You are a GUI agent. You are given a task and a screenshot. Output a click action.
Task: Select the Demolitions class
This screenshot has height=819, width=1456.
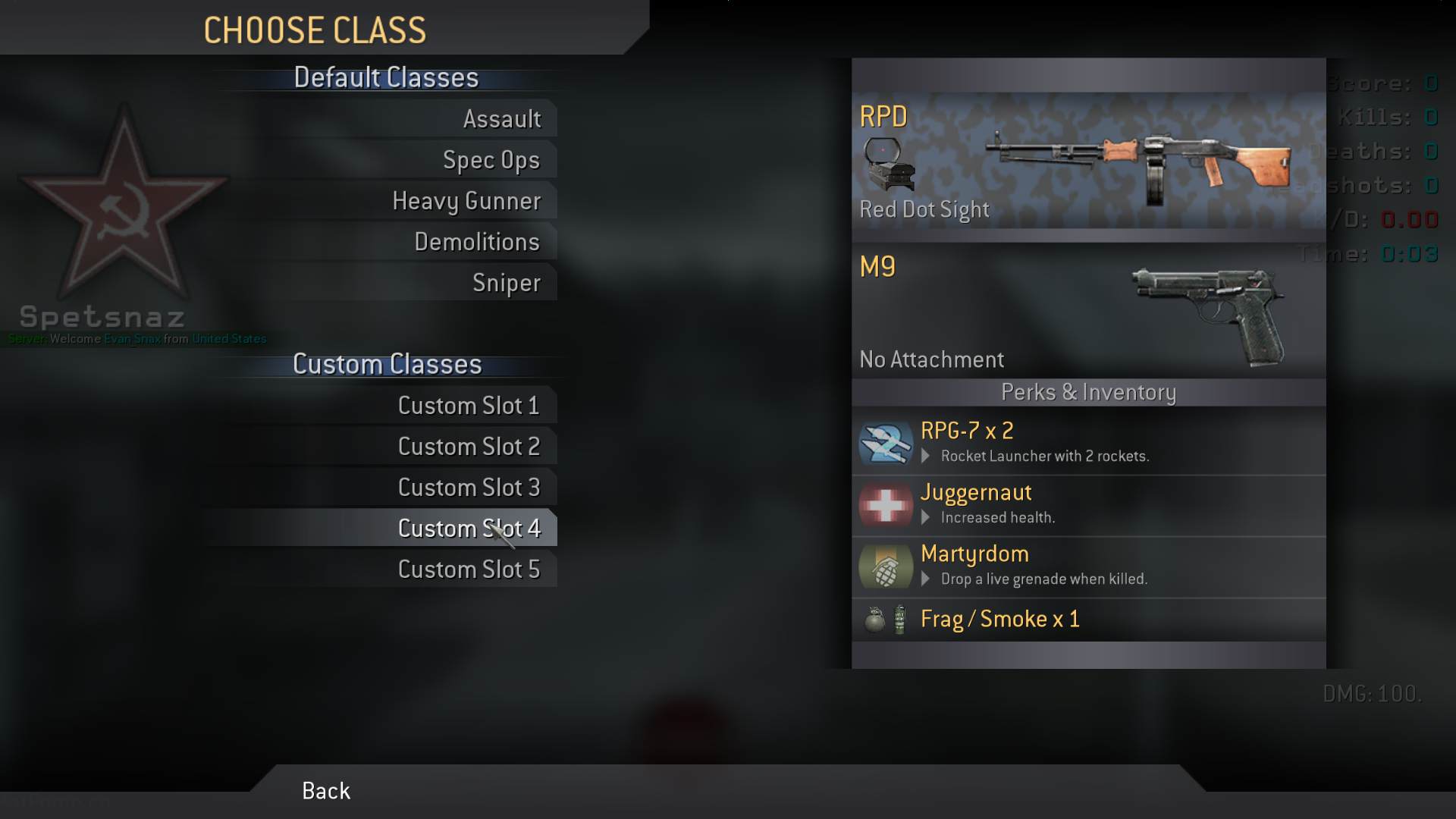[x=476, y=242]
